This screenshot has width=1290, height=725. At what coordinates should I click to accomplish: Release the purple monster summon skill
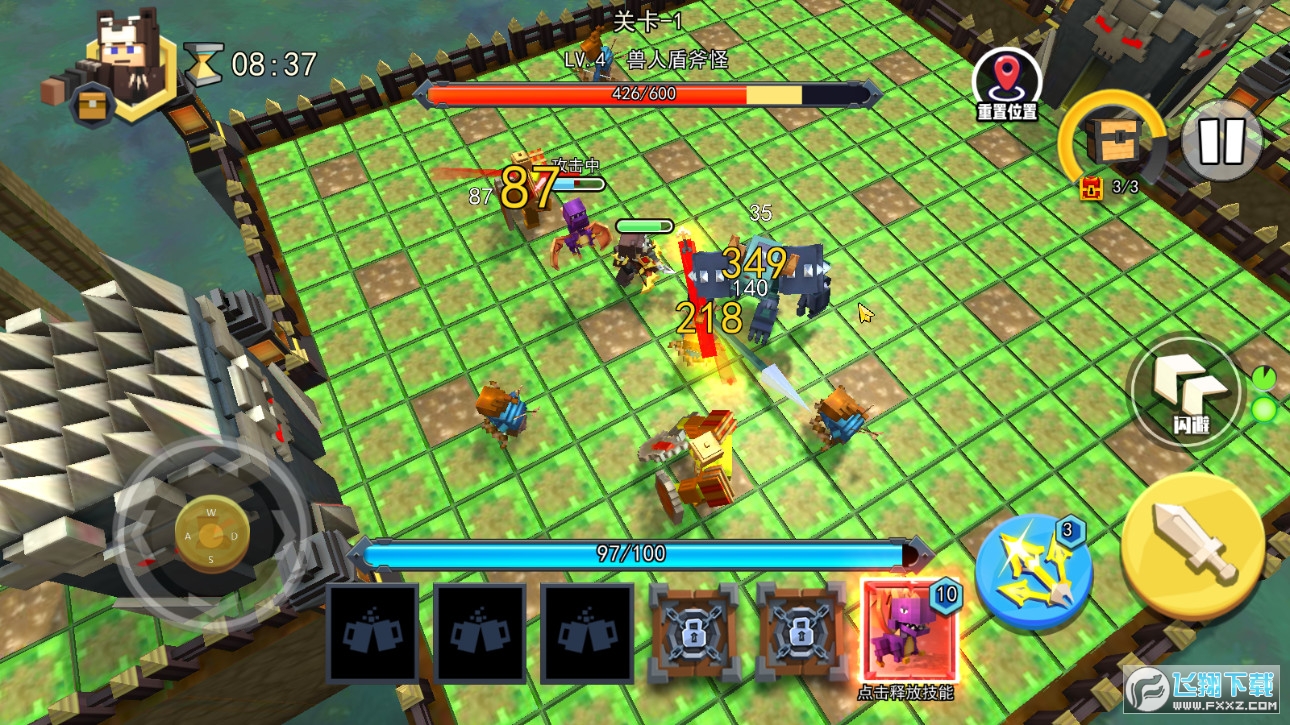point(908,631)
